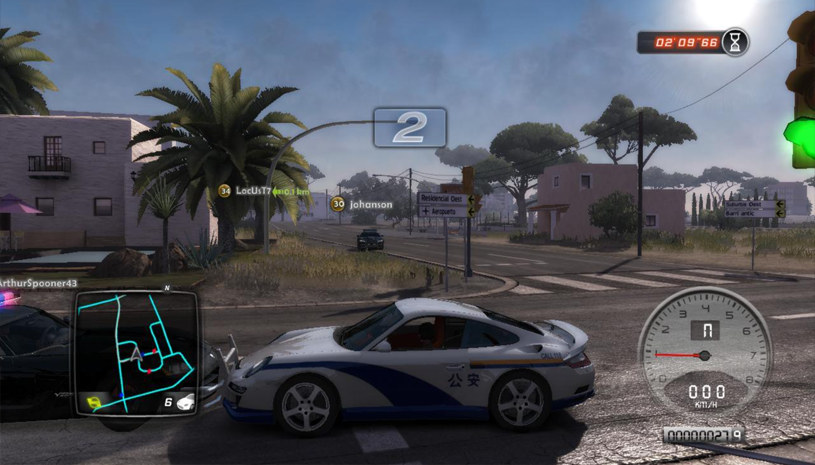Click the white car icon on minimap
This screenshot has height=465, width=815.
[185, 402]
